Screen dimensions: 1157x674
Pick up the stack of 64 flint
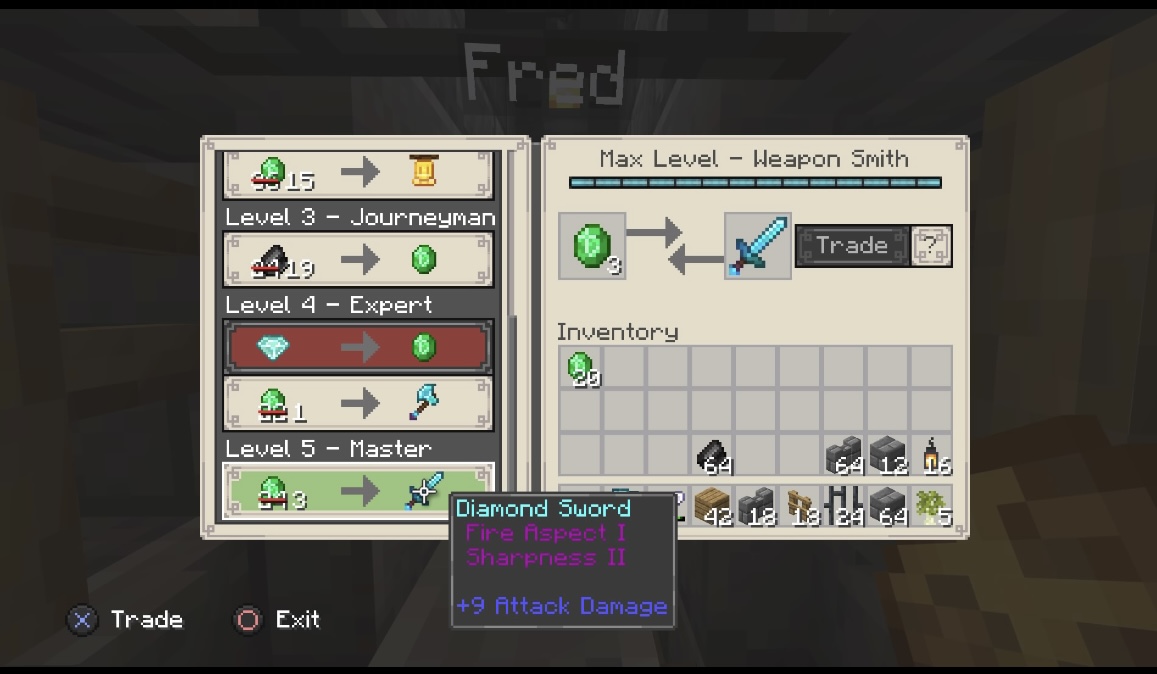[712, 456]
